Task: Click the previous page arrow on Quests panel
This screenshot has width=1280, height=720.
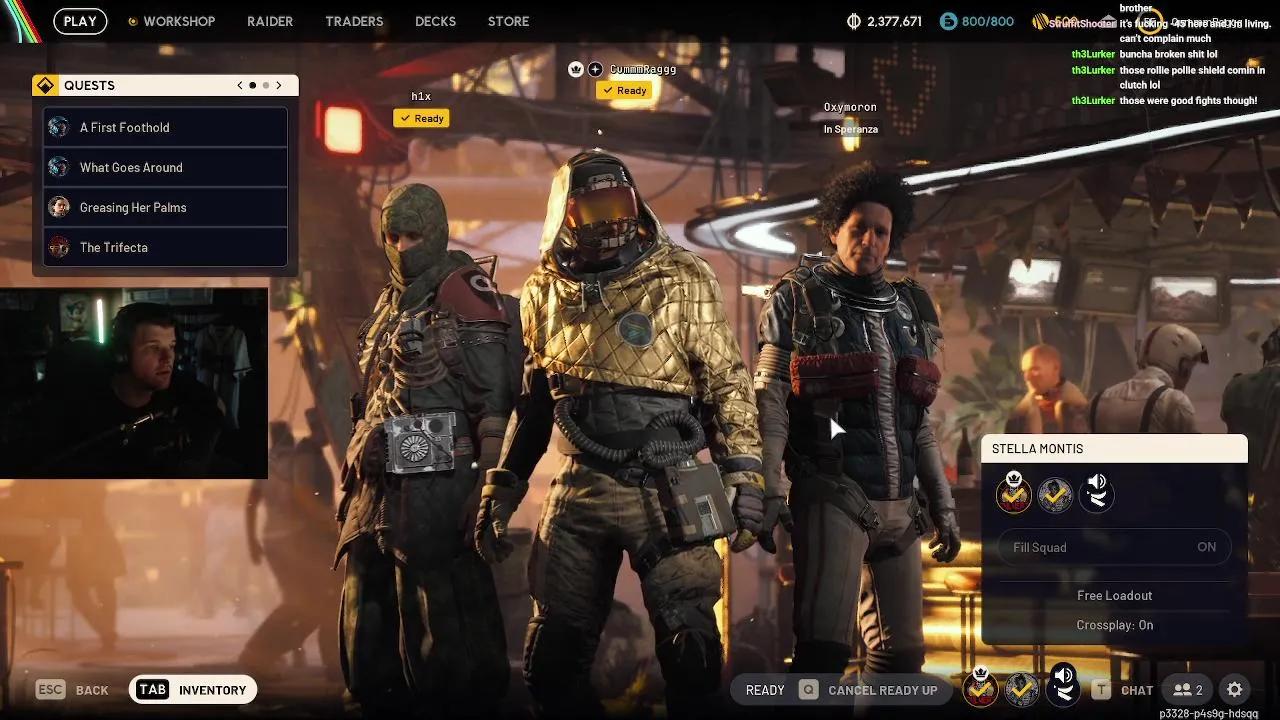Action: (x=239, y=85)
